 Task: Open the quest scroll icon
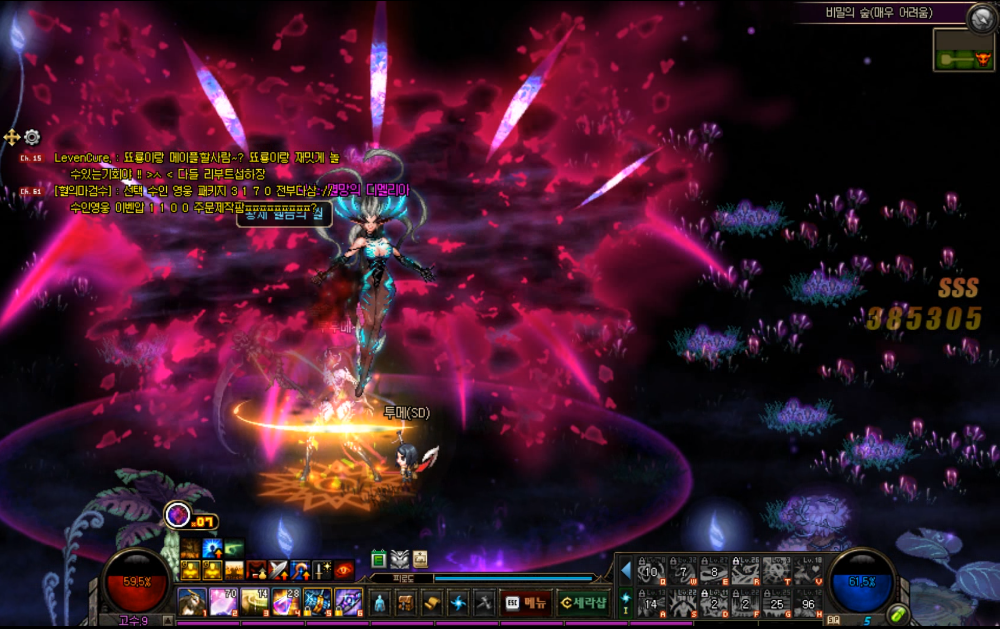pos(432,602)
